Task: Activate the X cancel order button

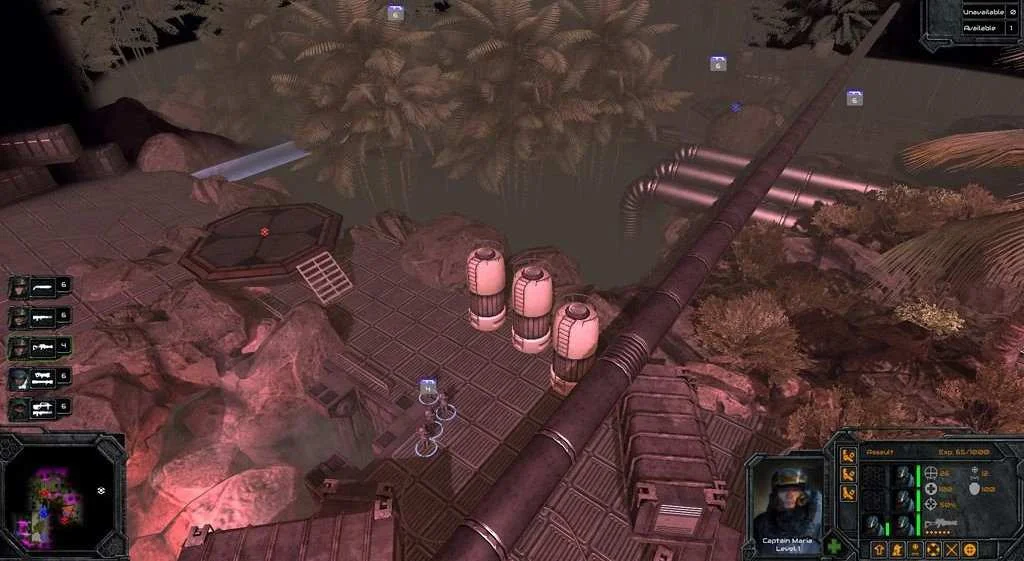Action: pos(951,549)
